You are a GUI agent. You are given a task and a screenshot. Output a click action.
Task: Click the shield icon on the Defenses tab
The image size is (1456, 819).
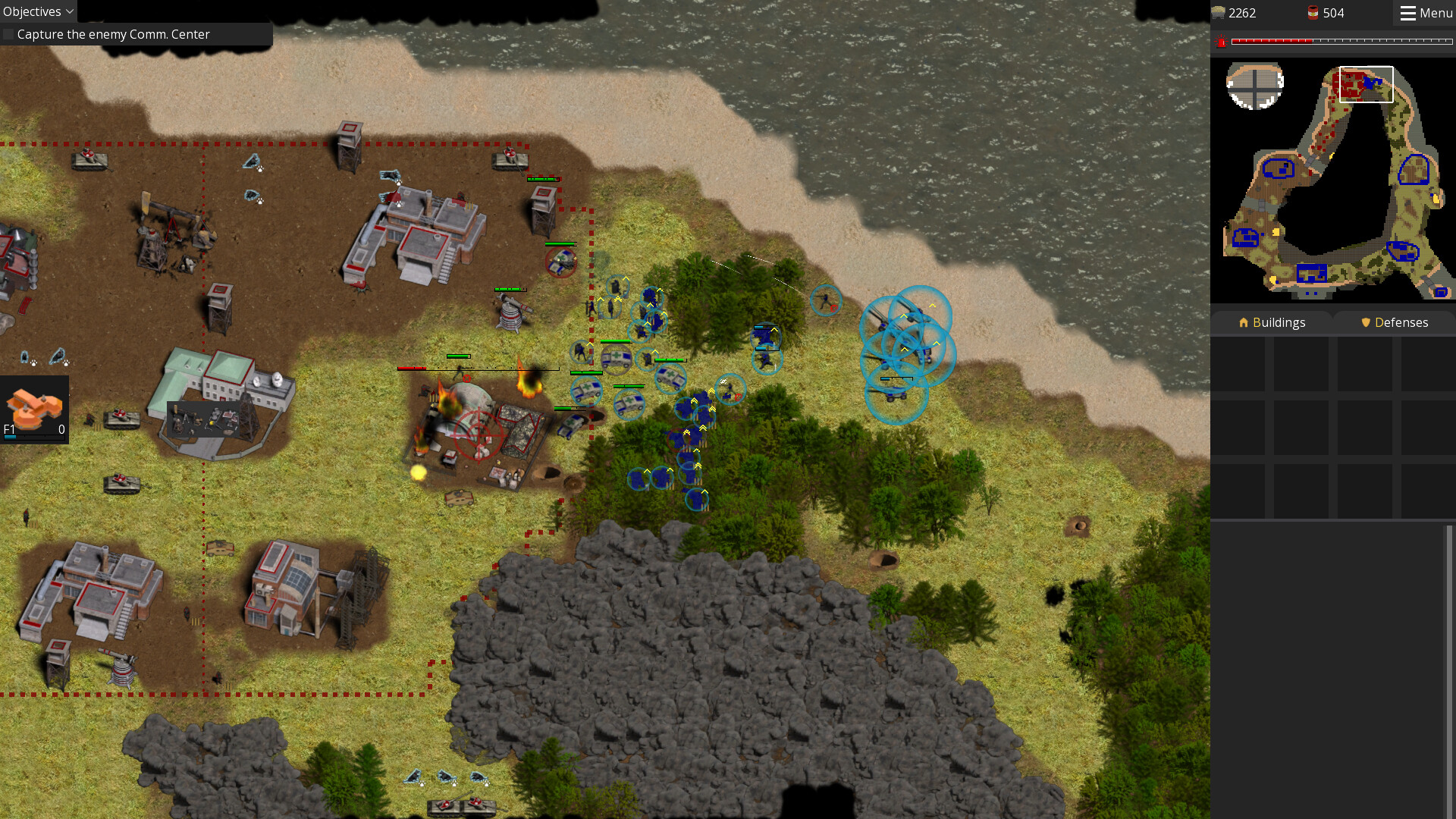click(x=1365, y=322)
